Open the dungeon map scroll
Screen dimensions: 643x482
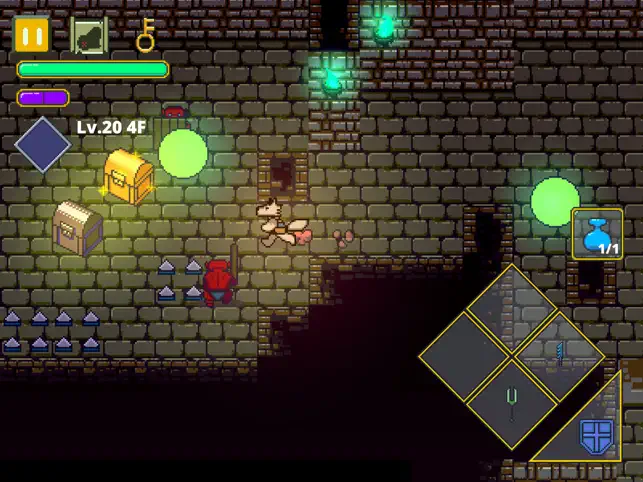click(89, 36)
